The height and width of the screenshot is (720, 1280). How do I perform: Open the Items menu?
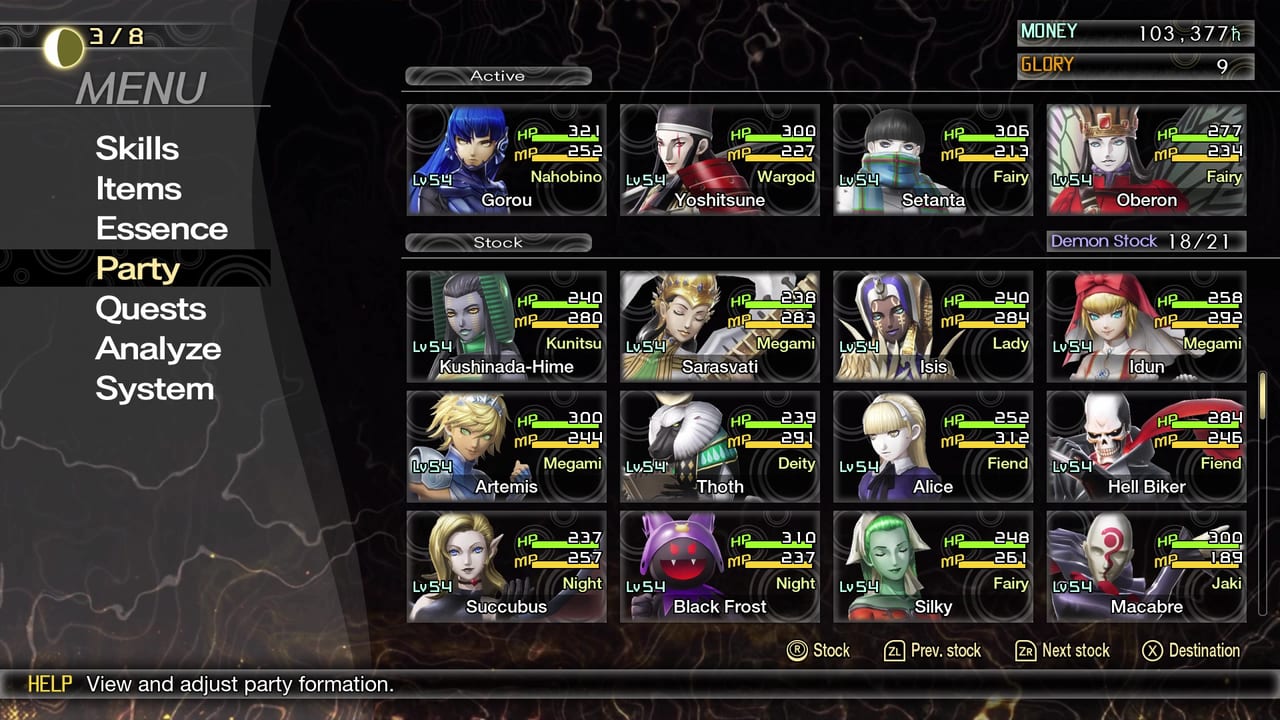tap(139, 188)
